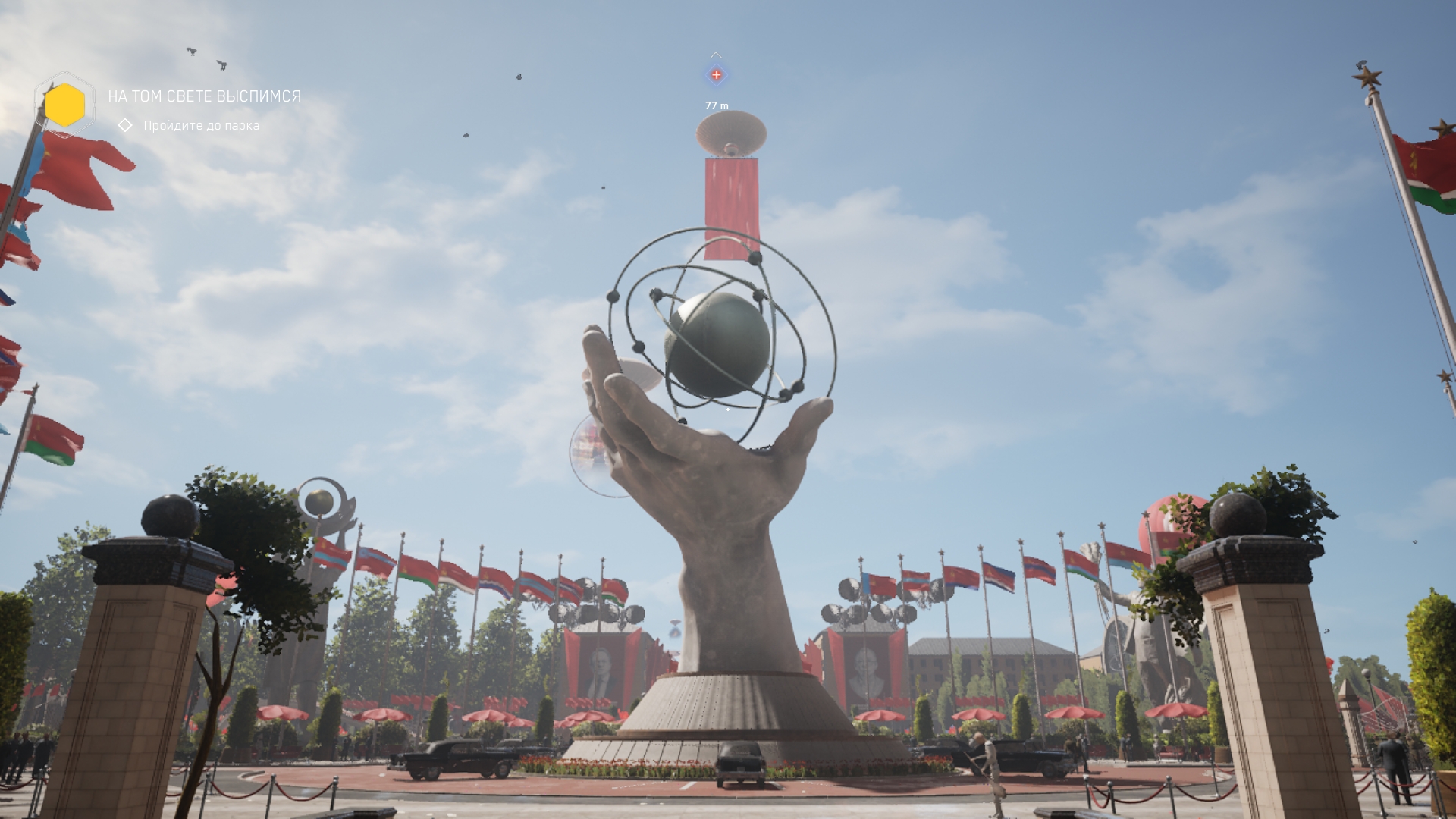Select the red objective waypoint marker
The height and width of the screenshot is (819, 1456).
716,75
